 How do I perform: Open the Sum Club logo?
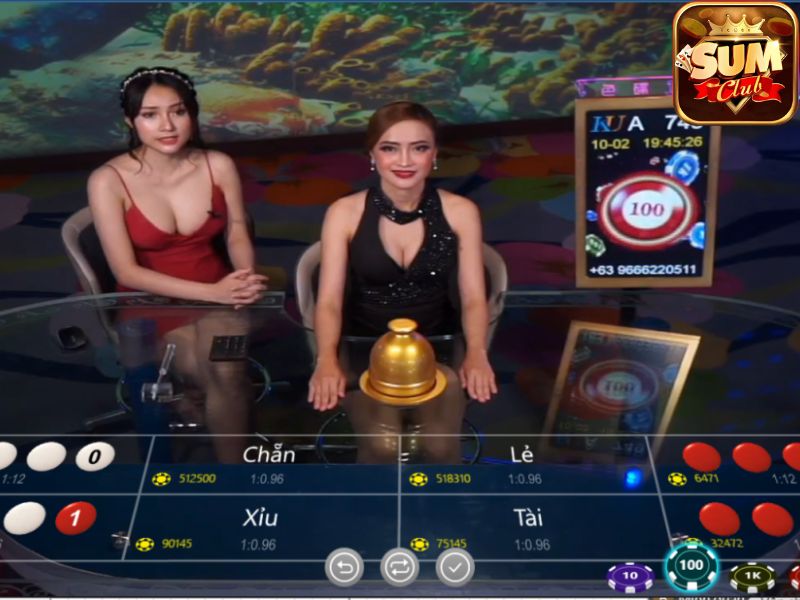(x=734, y=62)
